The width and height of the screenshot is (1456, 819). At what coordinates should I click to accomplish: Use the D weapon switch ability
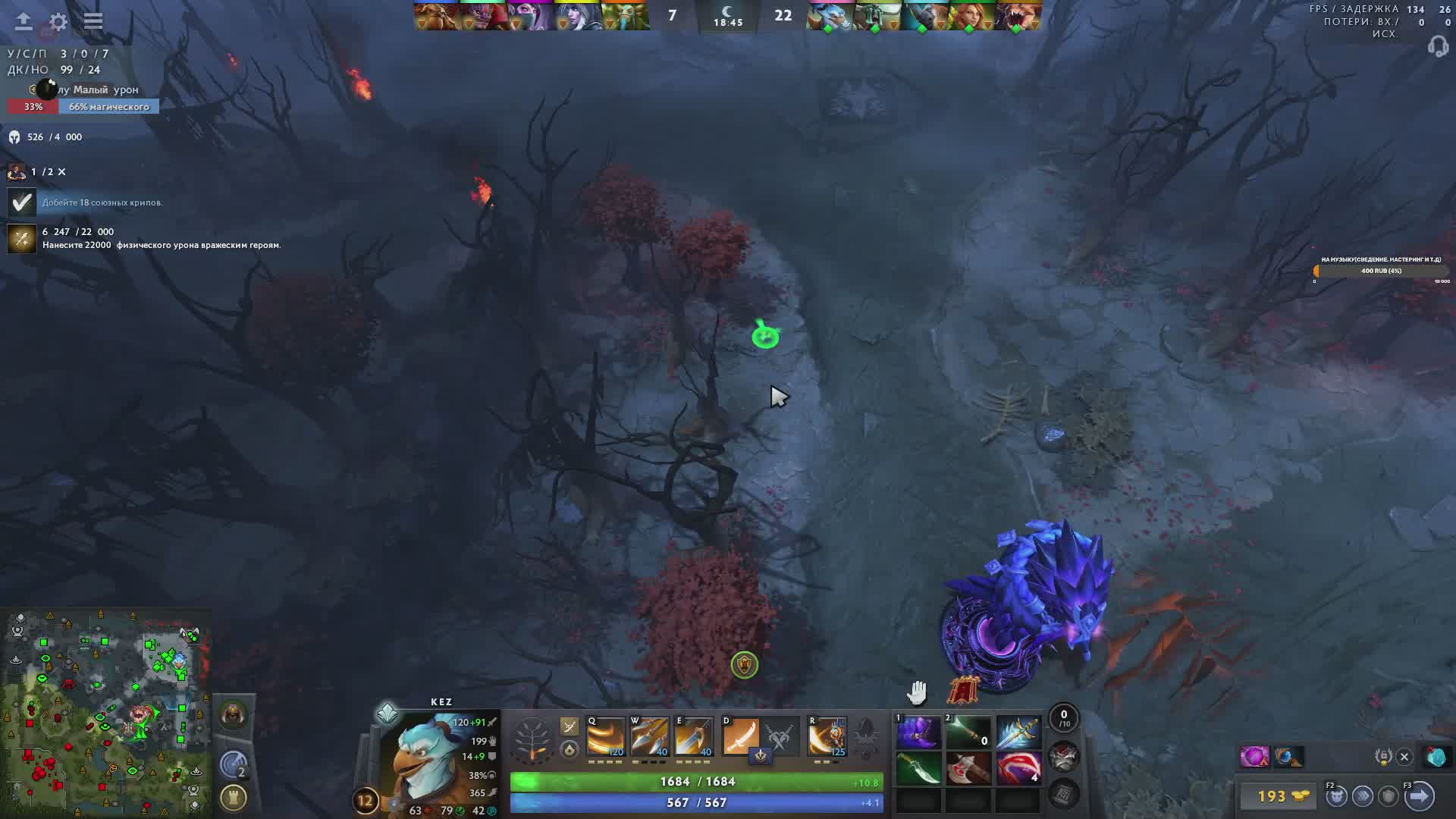click(740, 737)
